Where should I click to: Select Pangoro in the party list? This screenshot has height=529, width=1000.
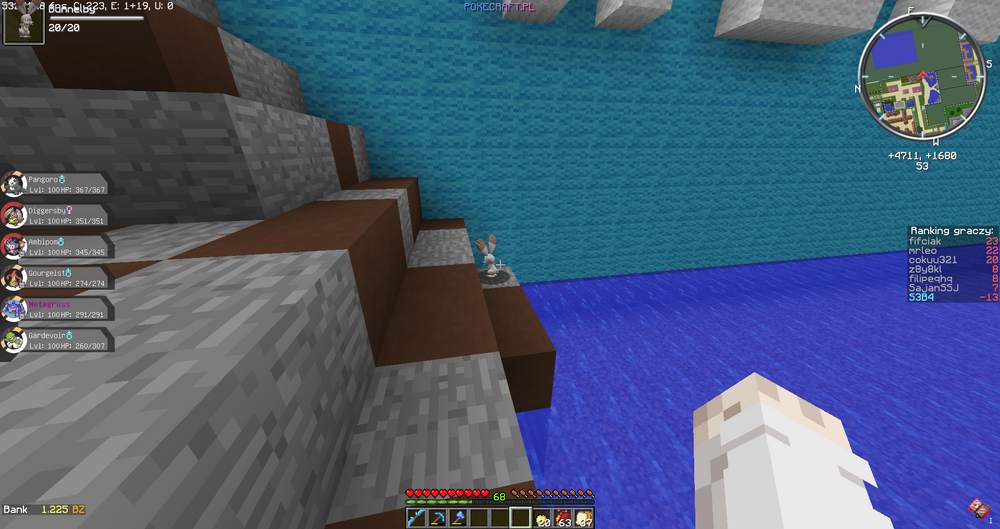(x=56, y=184)
